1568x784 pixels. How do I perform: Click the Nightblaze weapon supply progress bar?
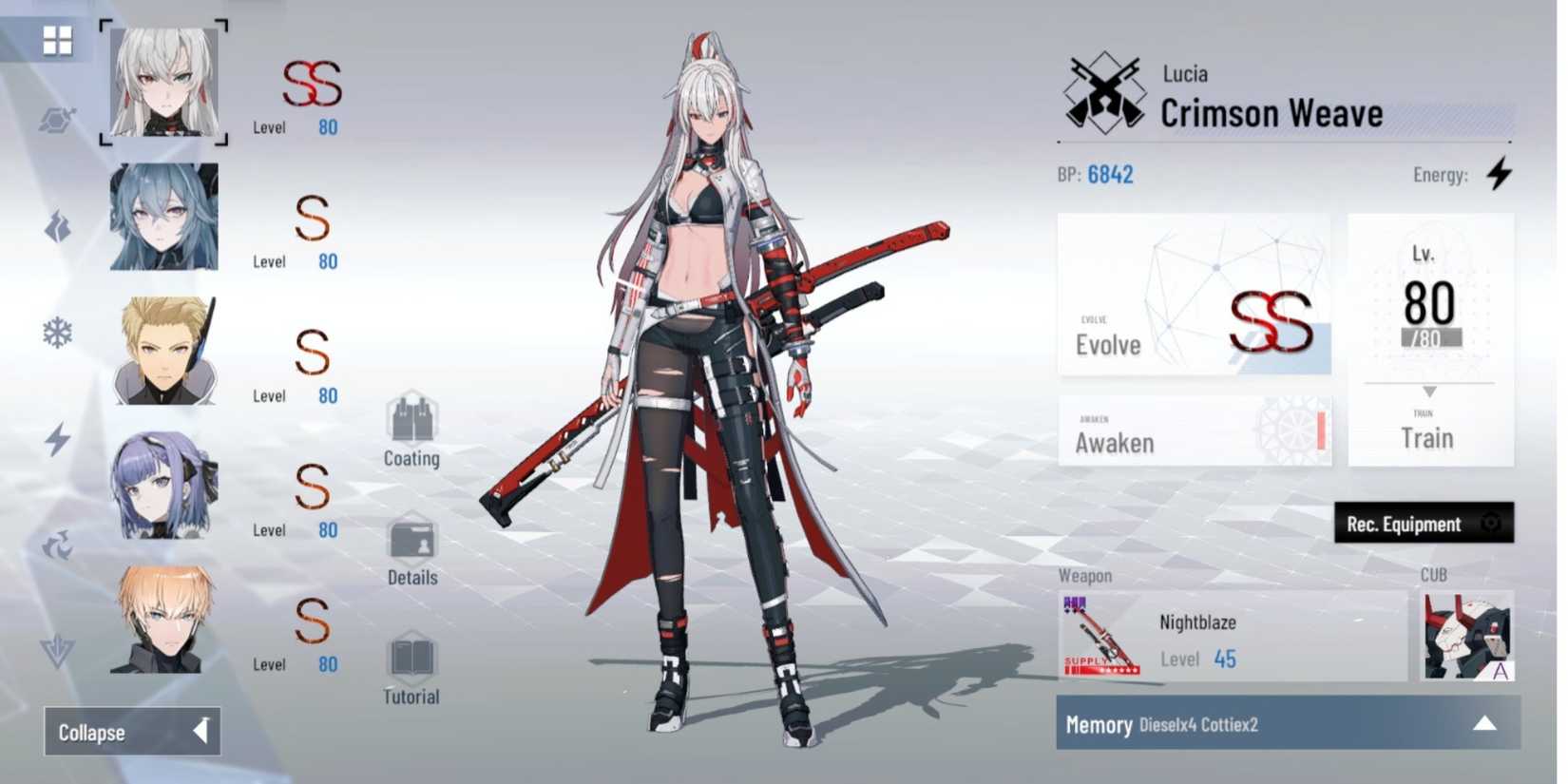(1104, 668)
